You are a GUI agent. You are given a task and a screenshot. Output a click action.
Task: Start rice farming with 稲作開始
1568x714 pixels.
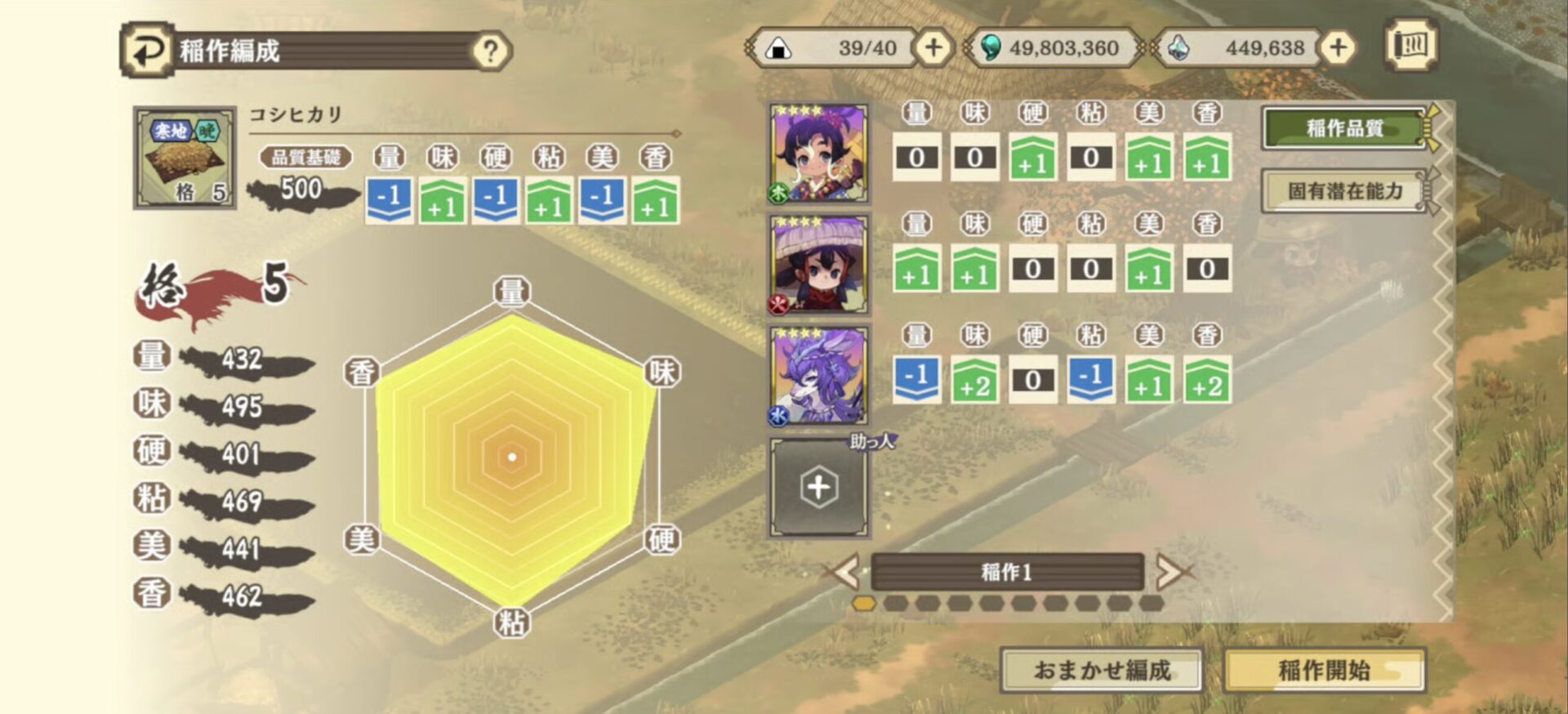pyautogui.click(x=1324, y=670)
